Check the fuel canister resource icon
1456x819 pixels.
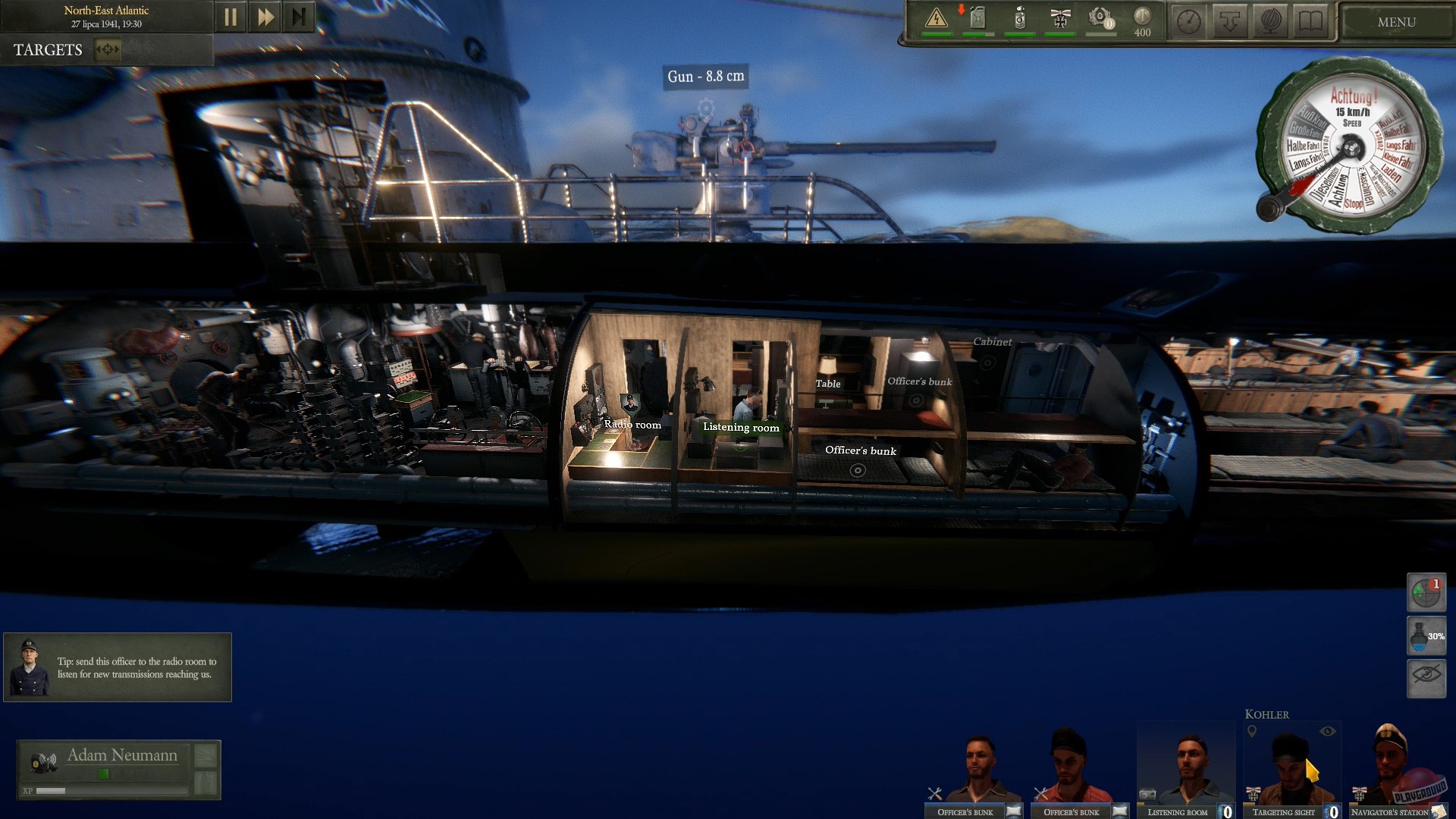pos(976,20)
